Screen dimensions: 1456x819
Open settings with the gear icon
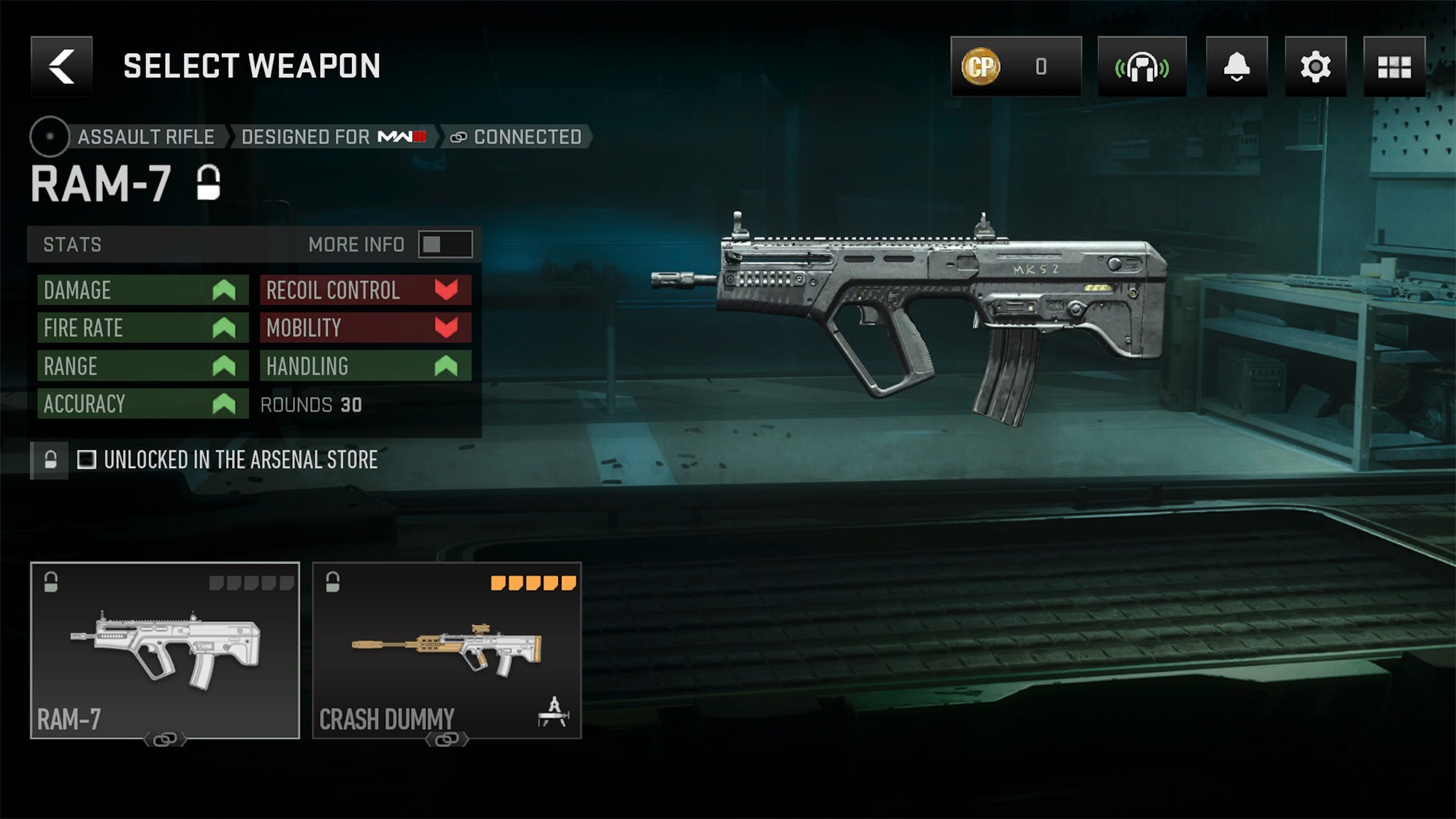(x=1315, y=67)
